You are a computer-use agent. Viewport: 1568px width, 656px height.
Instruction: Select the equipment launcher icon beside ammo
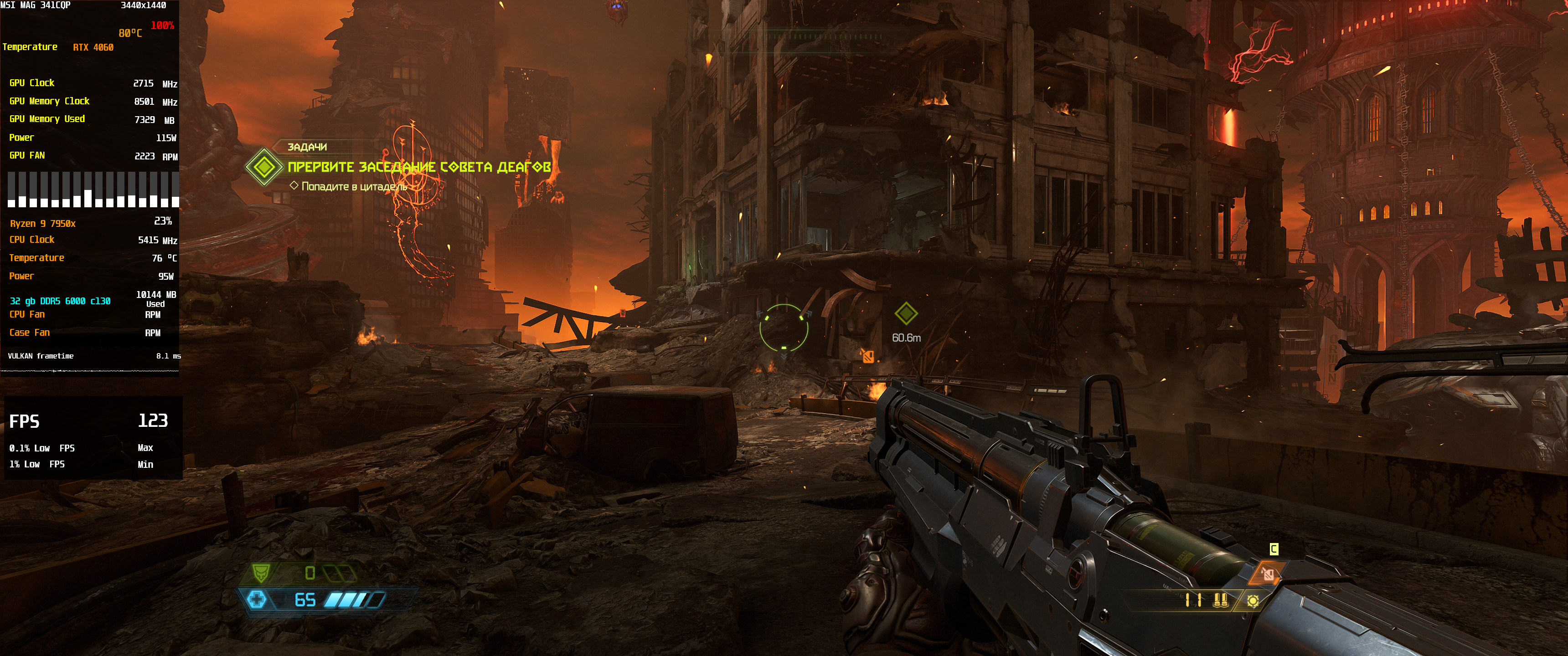point(1252,601)
